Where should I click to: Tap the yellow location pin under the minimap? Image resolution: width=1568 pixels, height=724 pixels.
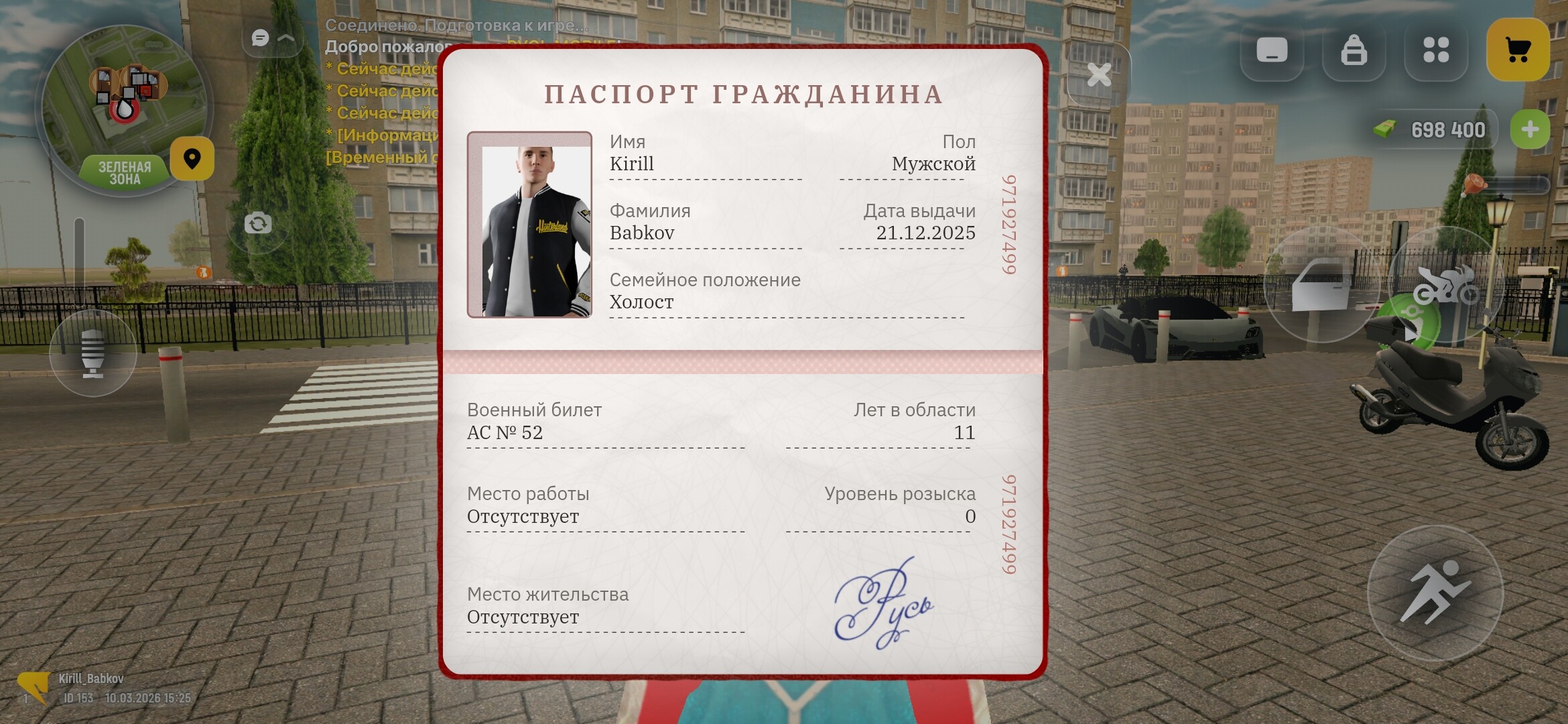click(193, 160)
